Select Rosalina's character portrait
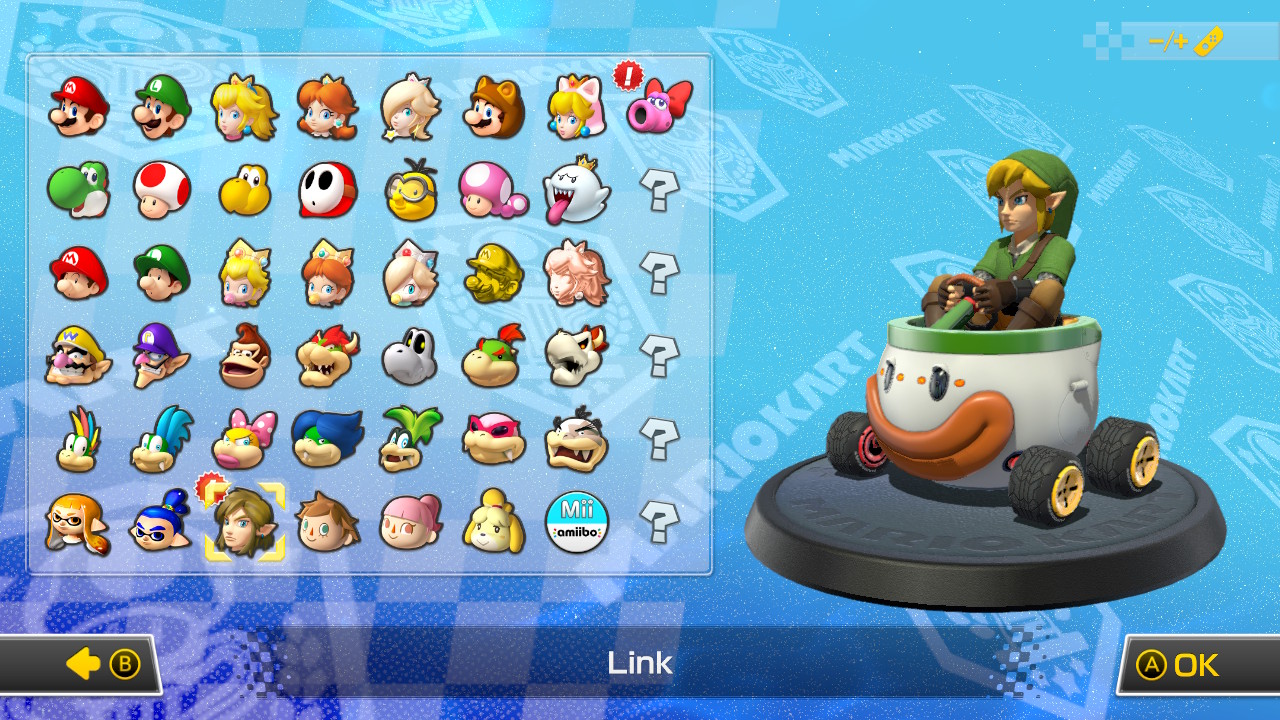 (x=410, y=105)
